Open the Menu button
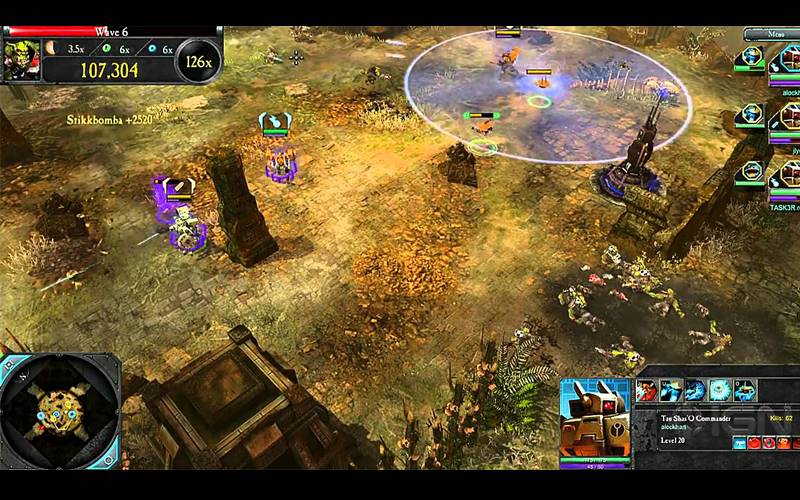The width and height of the screenshot is (800, 500). 773,32
